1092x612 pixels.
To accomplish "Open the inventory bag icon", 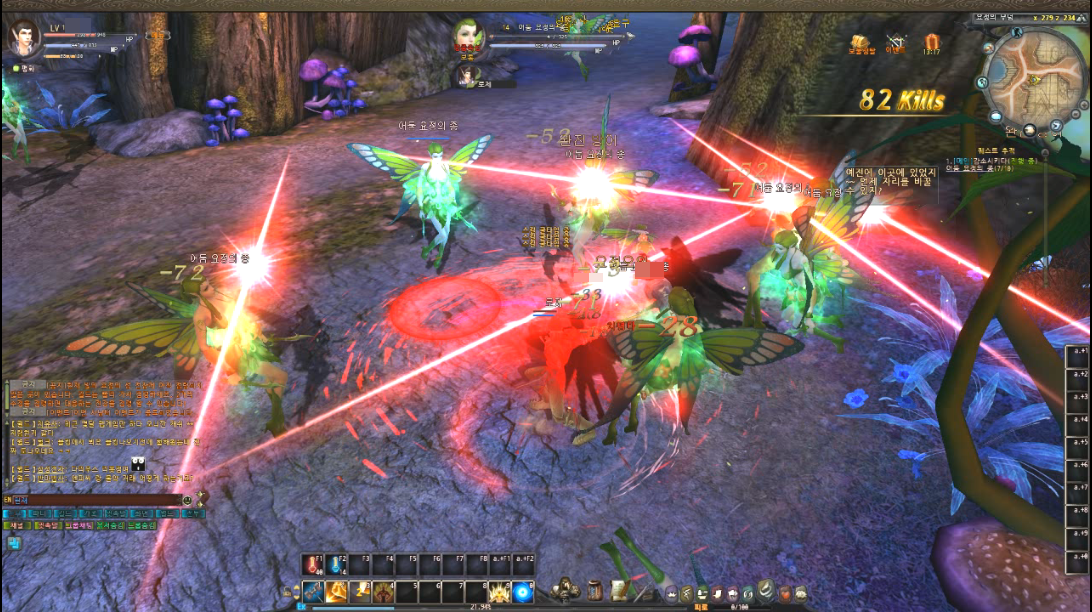I will point(595,589).
